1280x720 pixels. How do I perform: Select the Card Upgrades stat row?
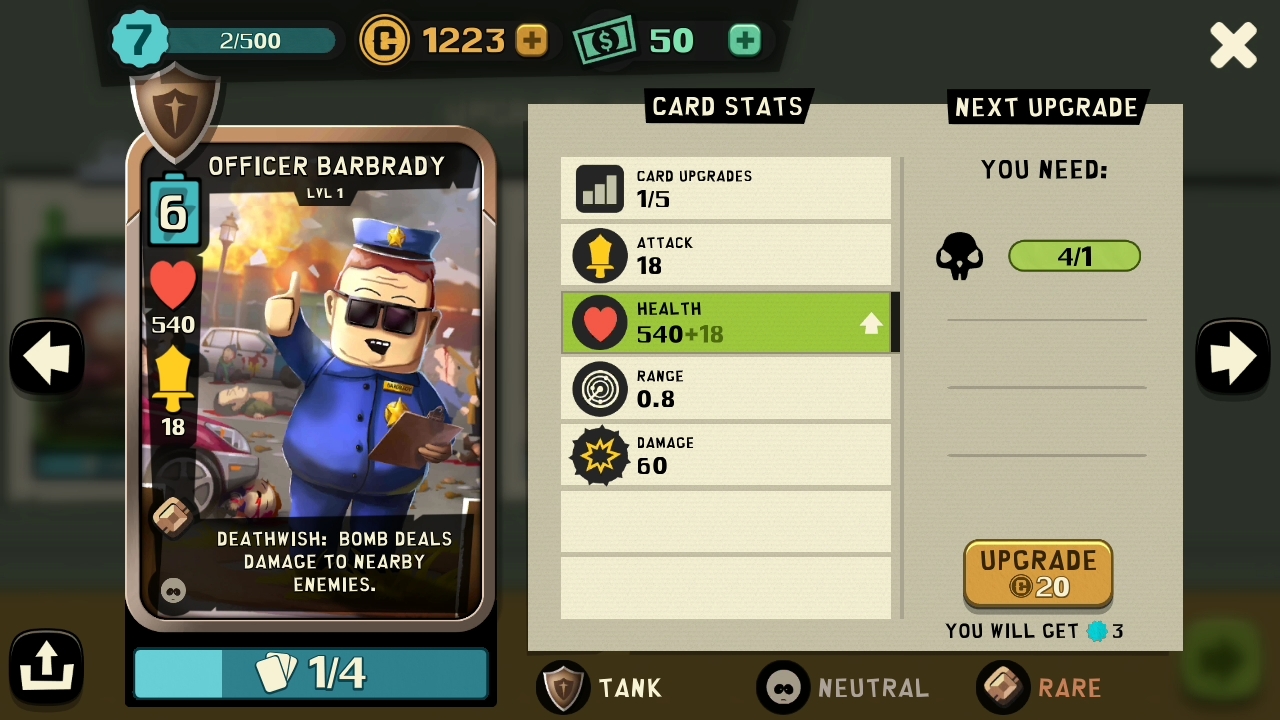point(726,188)
